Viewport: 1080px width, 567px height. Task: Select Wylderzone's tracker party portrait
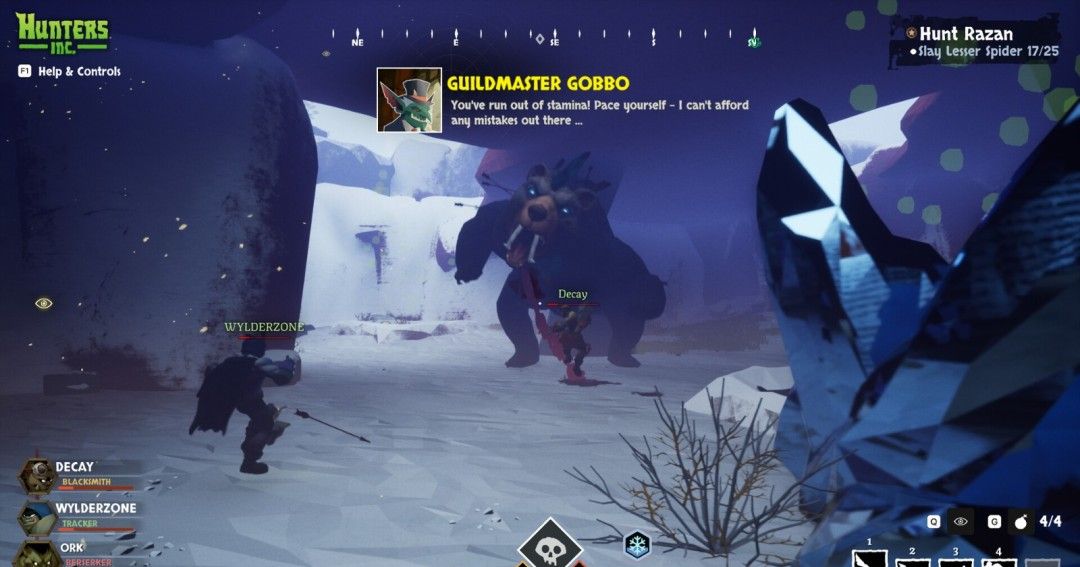37,517
